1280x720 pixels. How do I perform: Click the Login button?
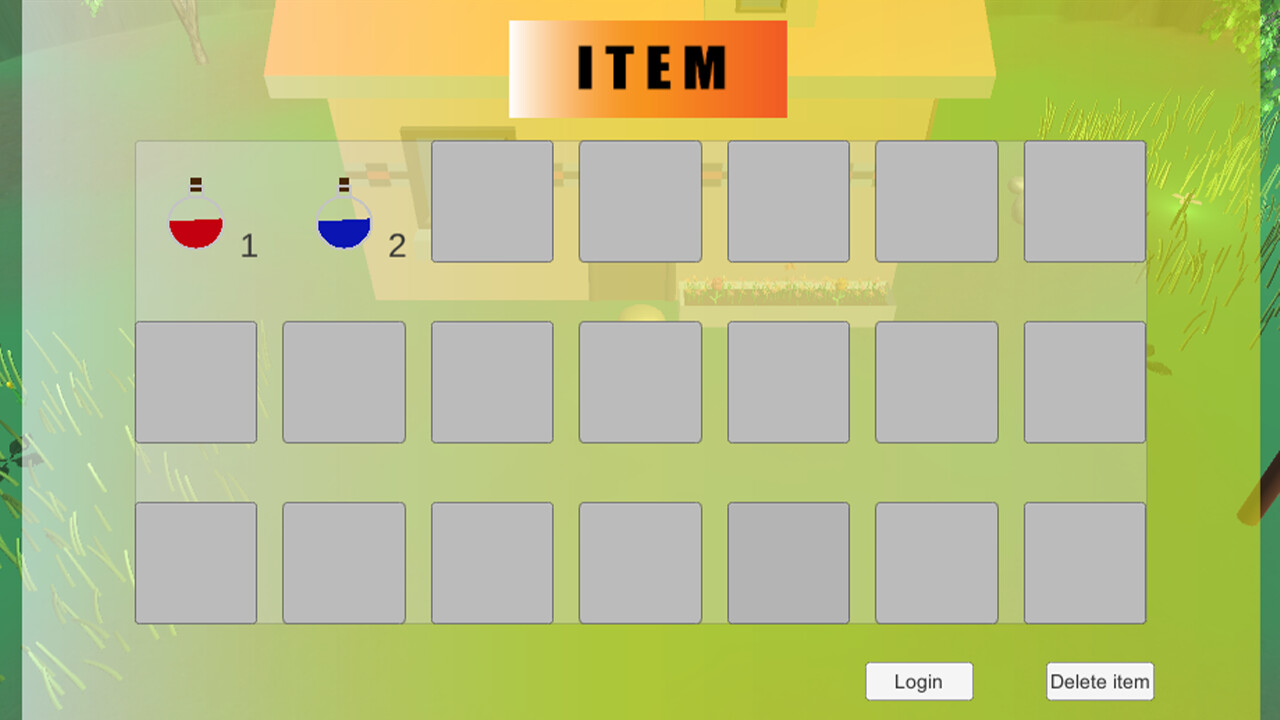pyautogui.click(x=919, y=681)
